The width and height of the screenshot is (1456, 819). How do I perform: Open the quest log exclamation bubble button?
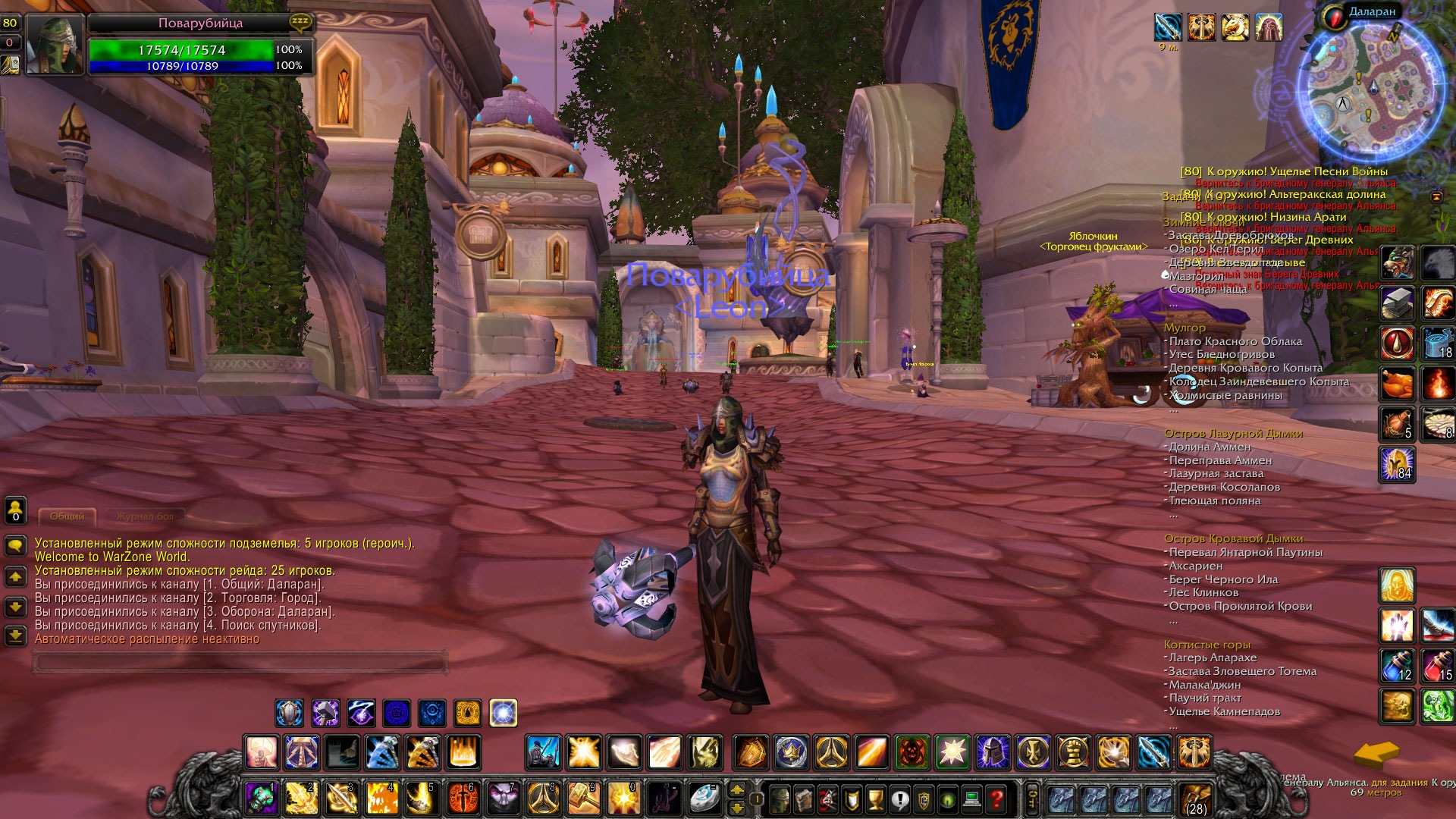pyautogui.click(x=899, y=799)
